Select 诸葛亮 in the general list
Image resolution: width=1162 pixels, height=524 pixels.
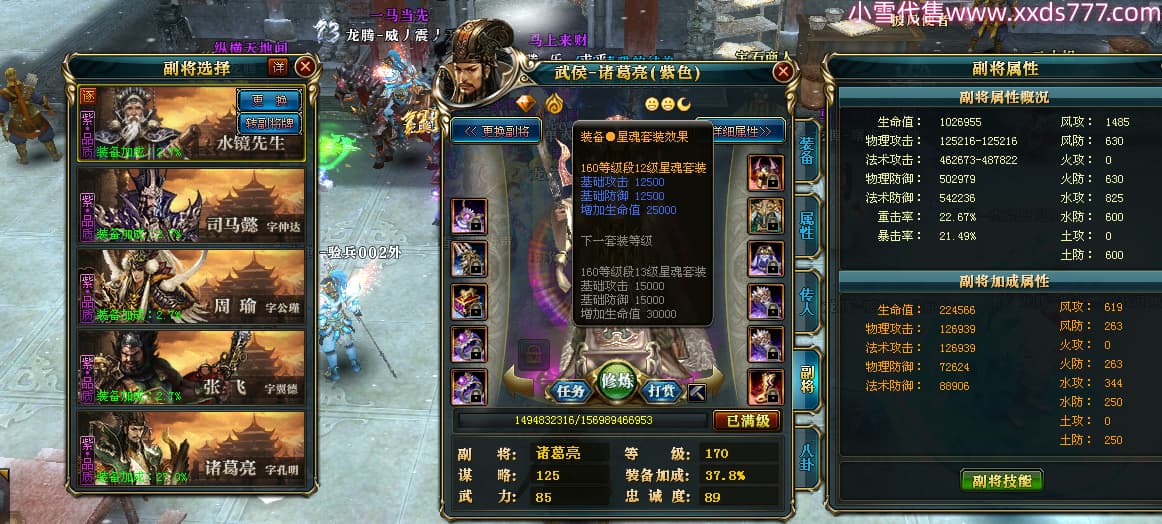tap(192, 449)
